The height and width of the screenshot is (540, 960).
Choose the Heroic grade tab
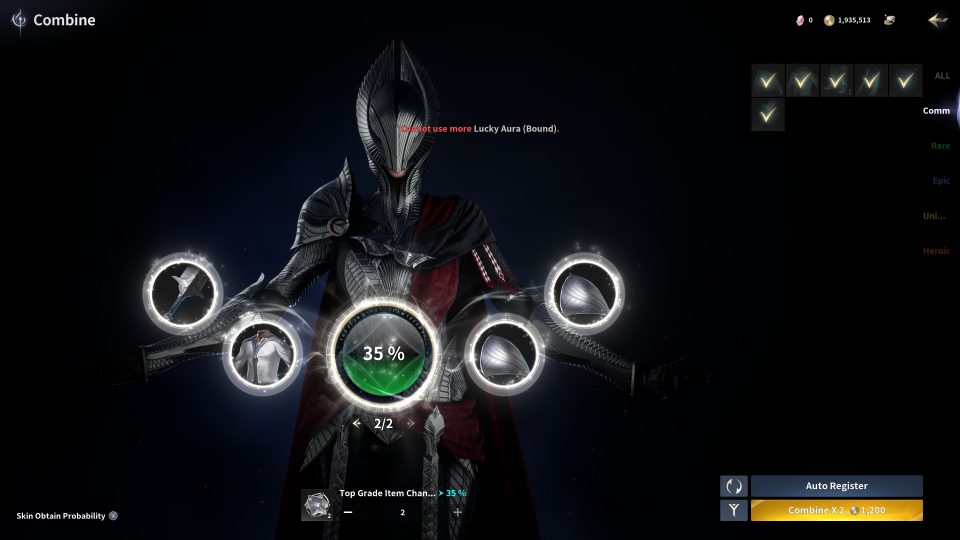937,251
